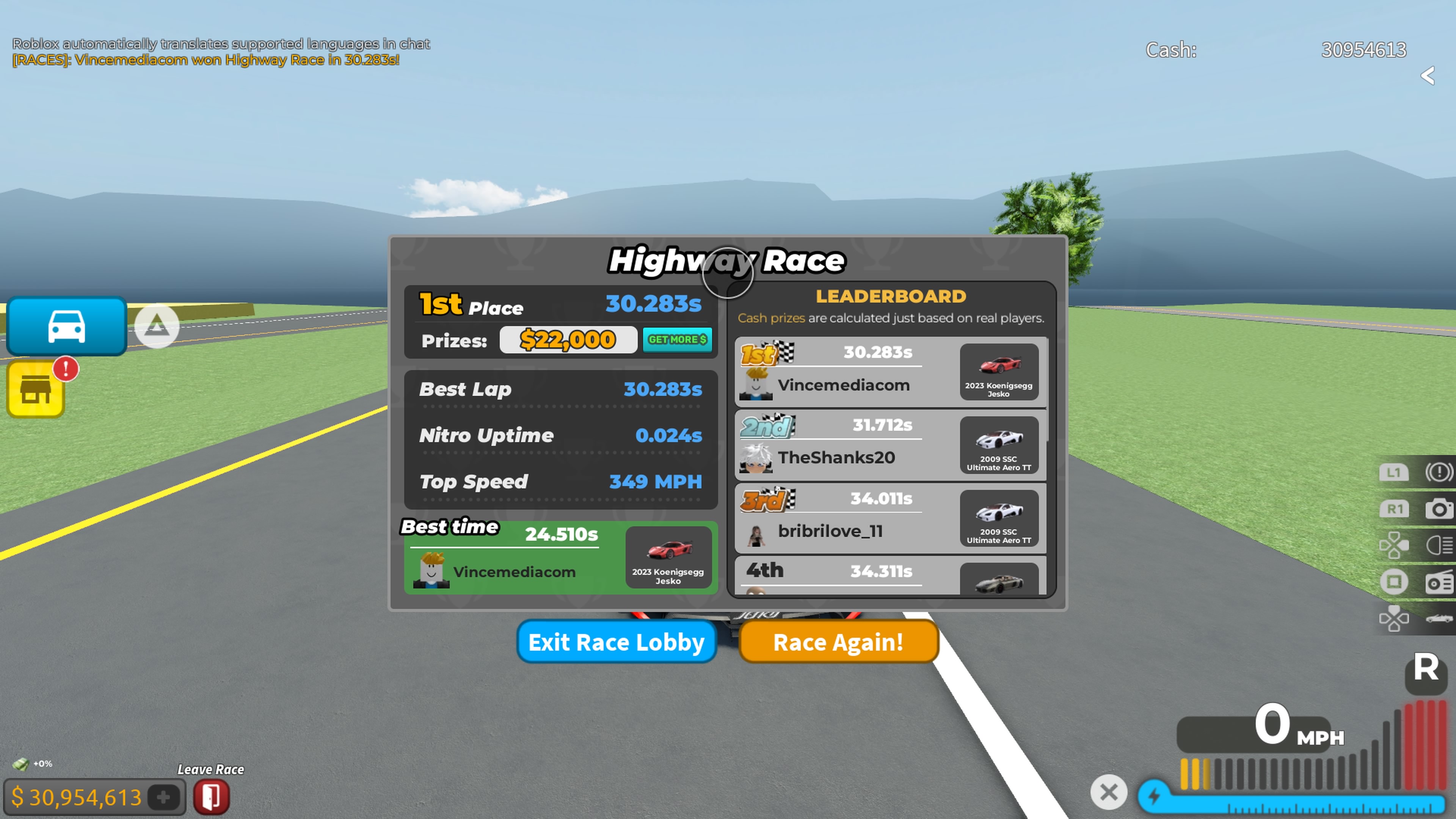Open the blue car garage button
Image resolution: width=1456 pixels, height=819 pixels.
point(67,326)
